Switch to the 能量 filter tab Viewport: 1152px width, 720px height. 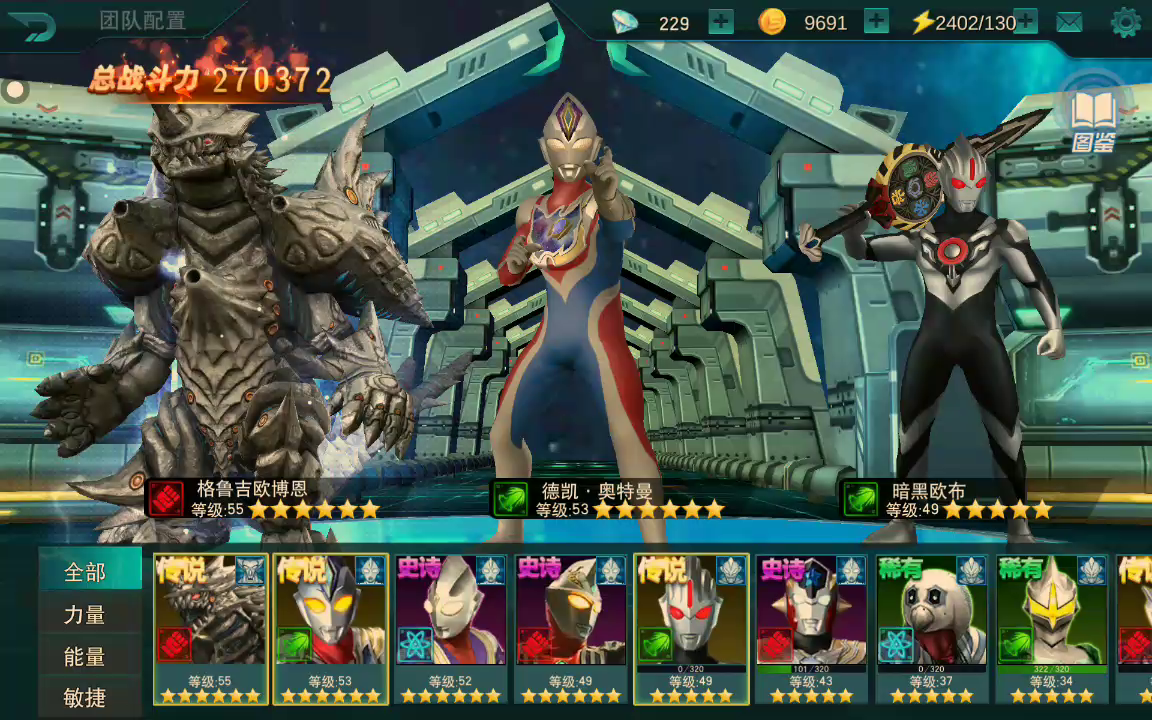(x=87, y=657)
